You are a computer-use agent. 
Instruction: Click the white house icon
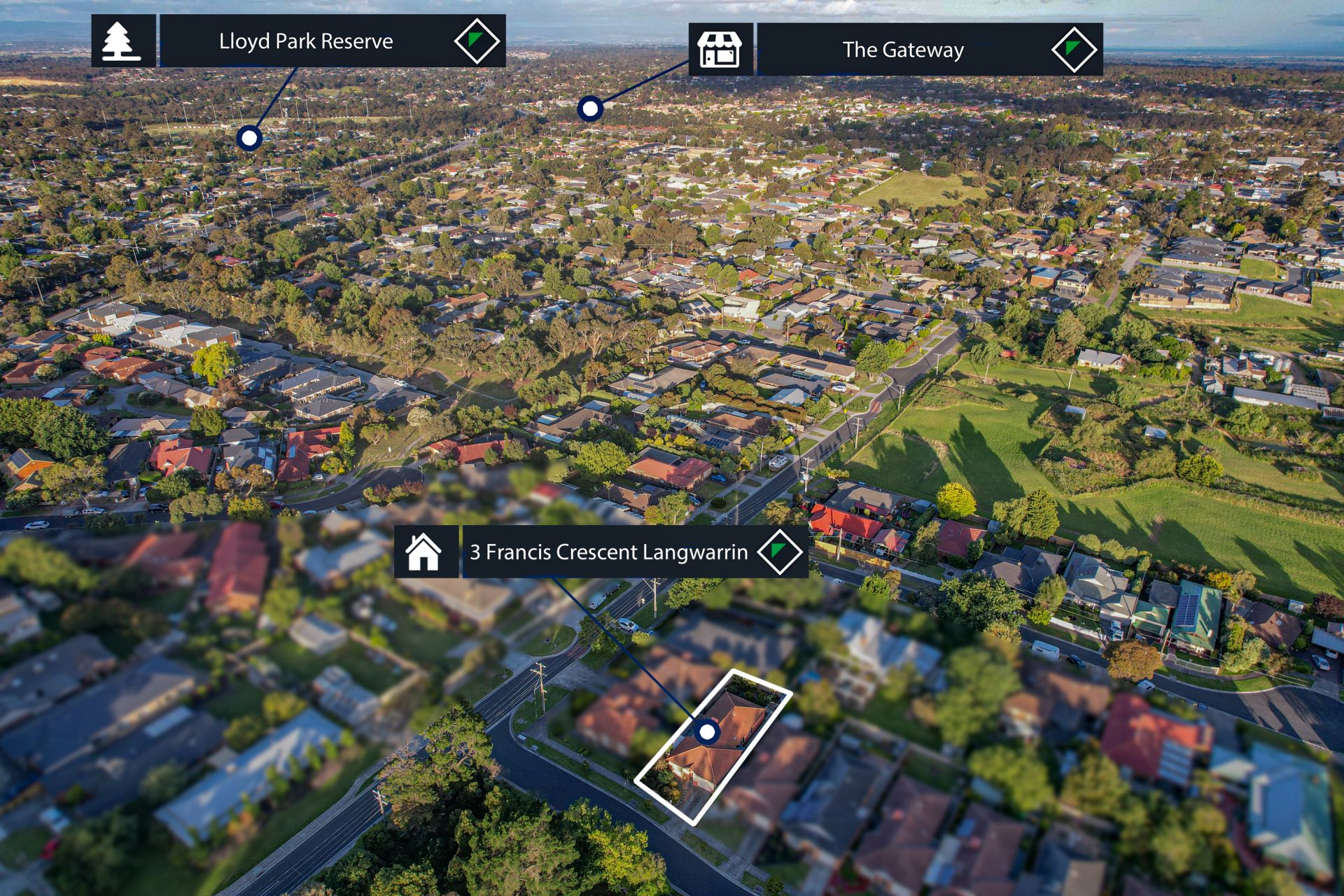coord(425,552)
